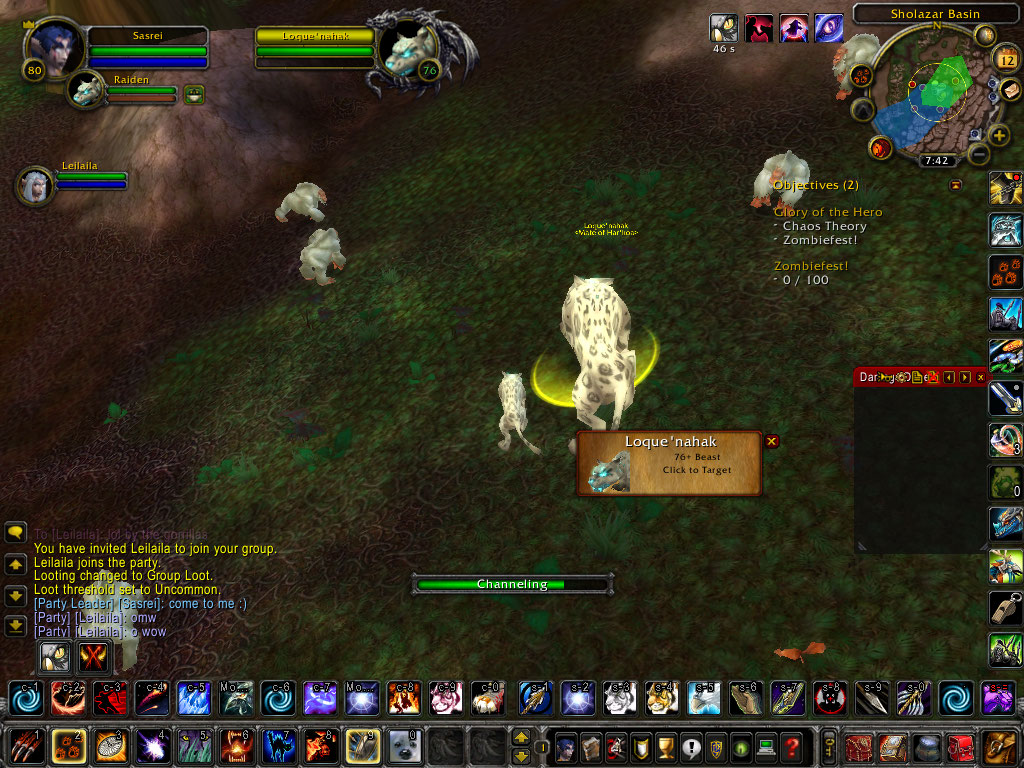
Task: Select the pet Raiden's portrait
Action: point(86,90)
